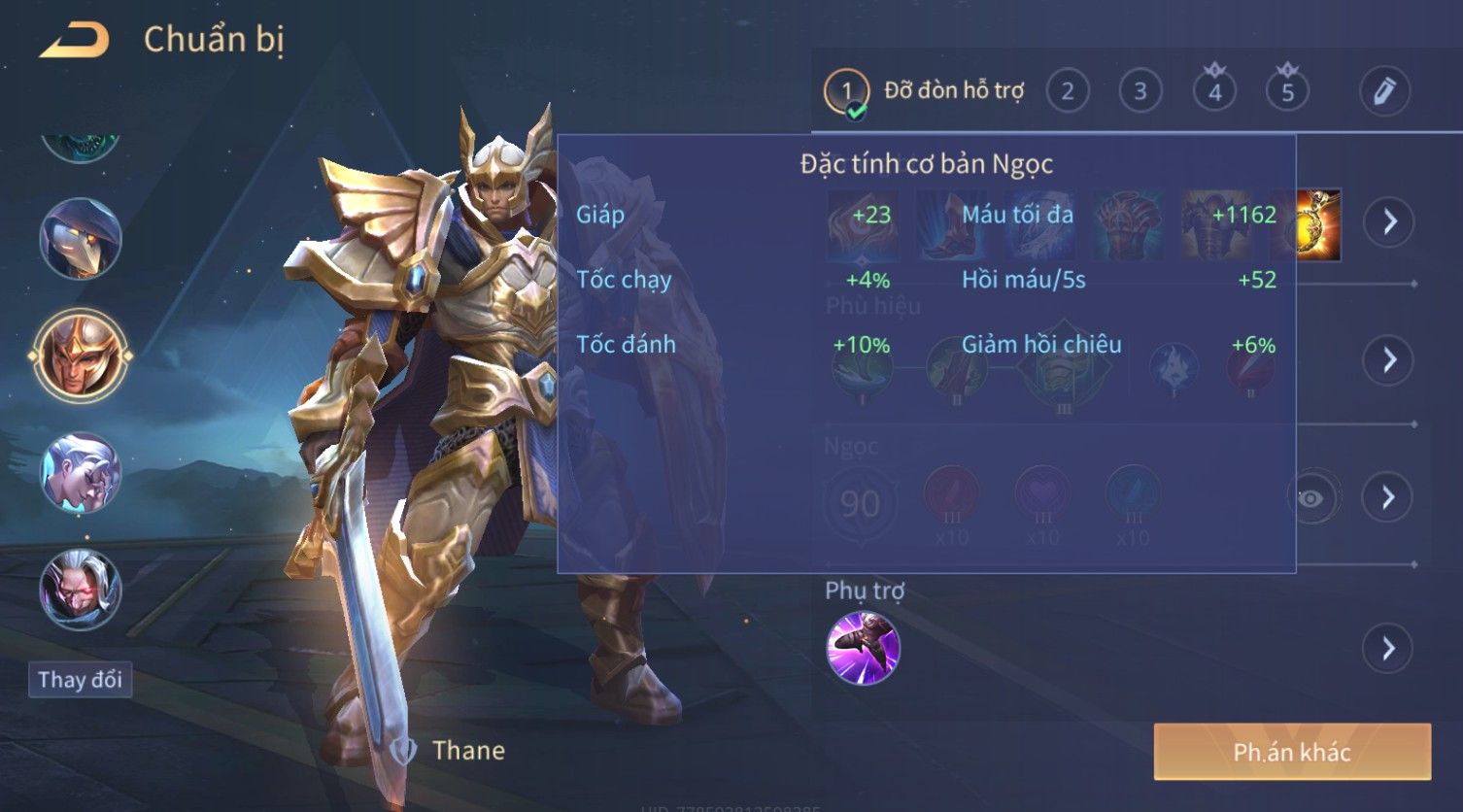The width and height of the screenshot is (1463, 812).
Task: Click the Thay đổi hero button
Action: click(x=80, y=680)
